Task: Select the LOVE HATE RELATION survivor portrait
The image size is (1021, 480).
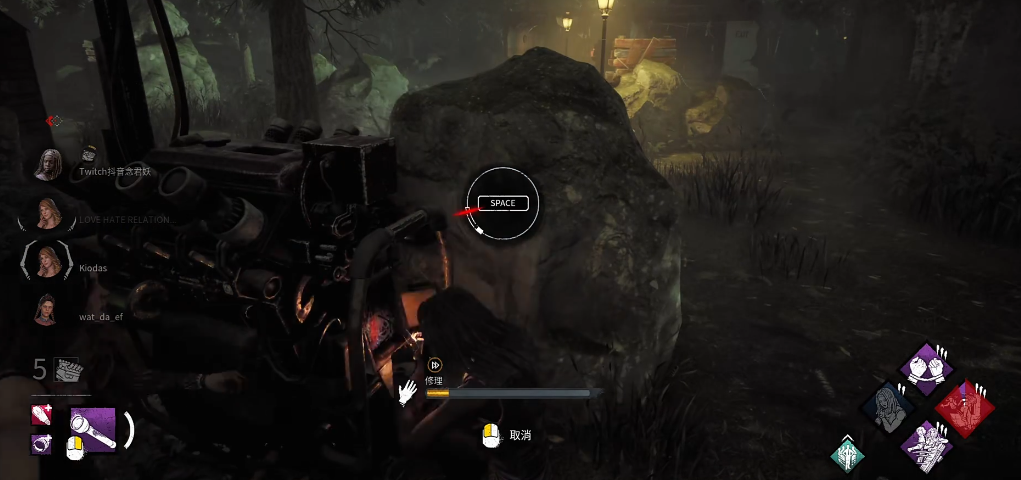Action: [x=47, y=213]
